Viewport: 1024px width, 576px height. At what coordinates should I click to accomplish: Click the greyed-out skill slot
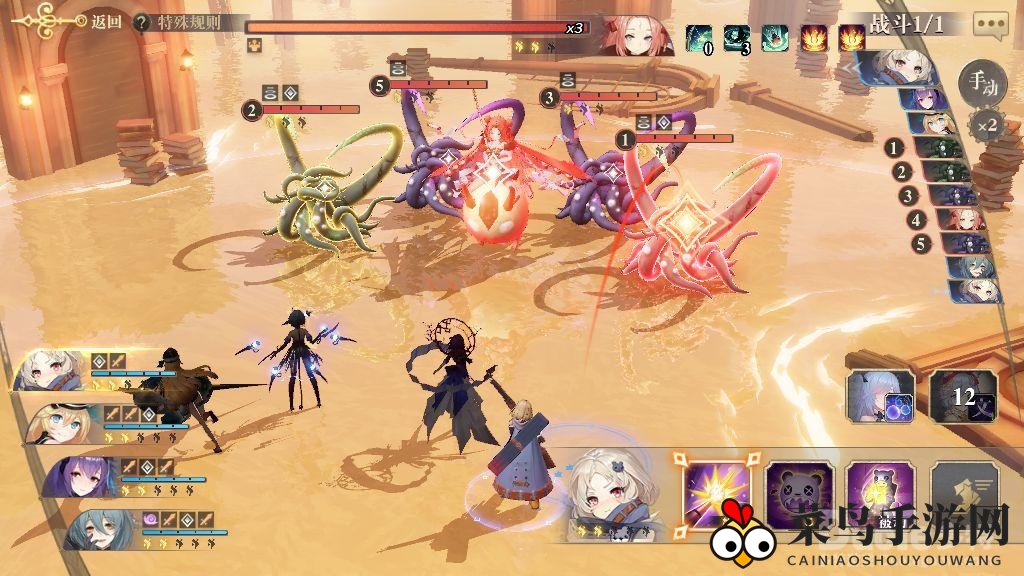coord(962,492)
